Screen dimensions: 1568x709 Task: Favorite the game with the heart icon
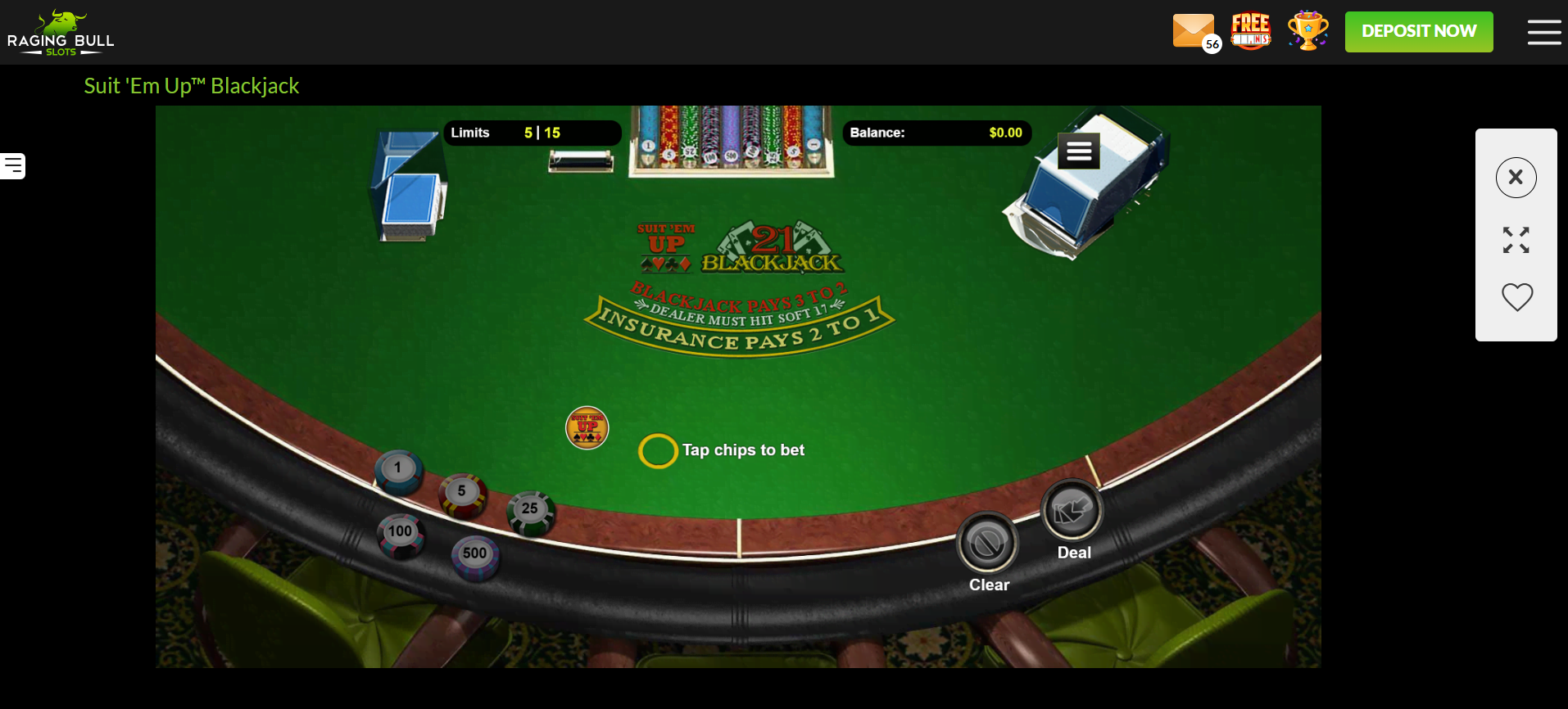coord(1516,297)
